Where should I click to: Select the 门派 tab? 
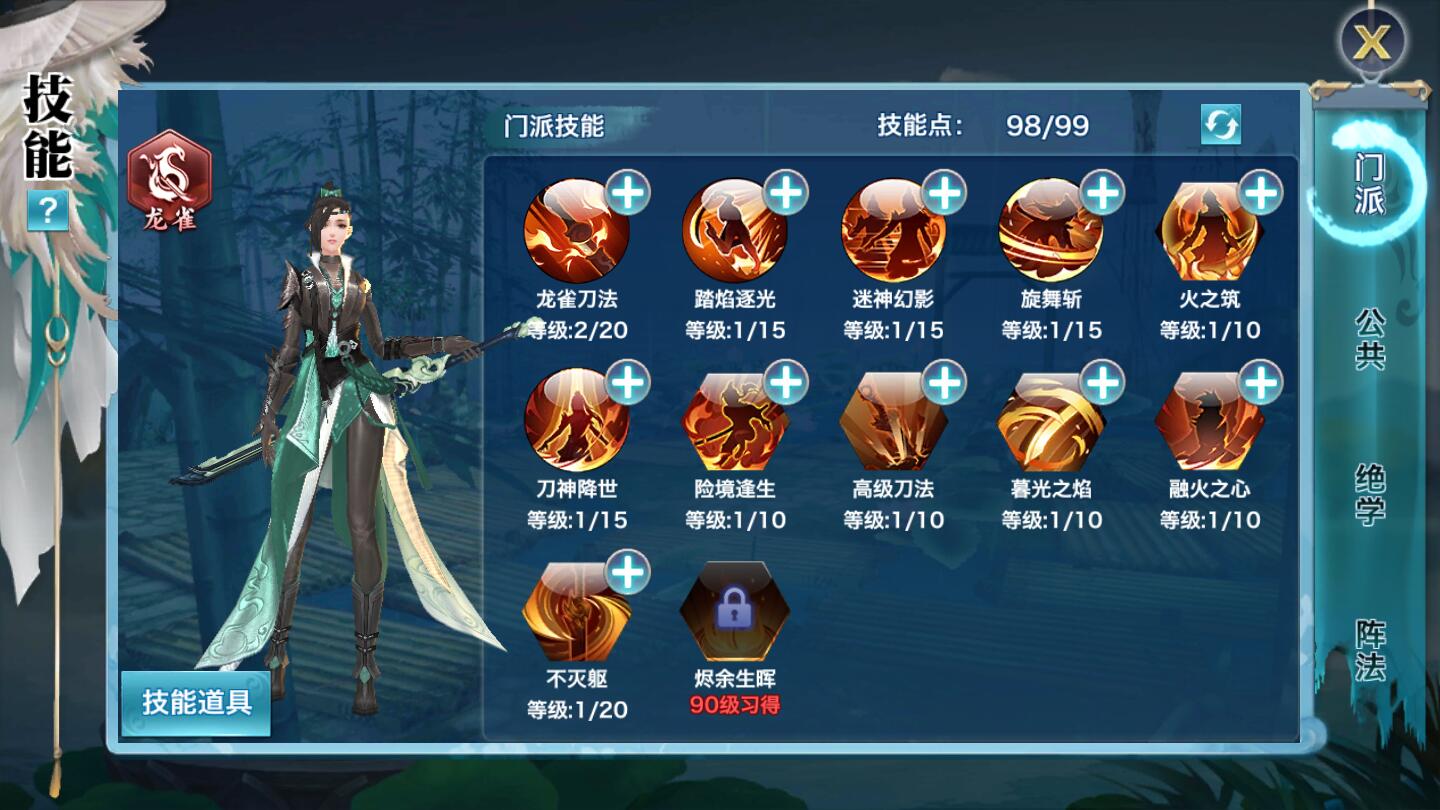[x=1373, y=190]
